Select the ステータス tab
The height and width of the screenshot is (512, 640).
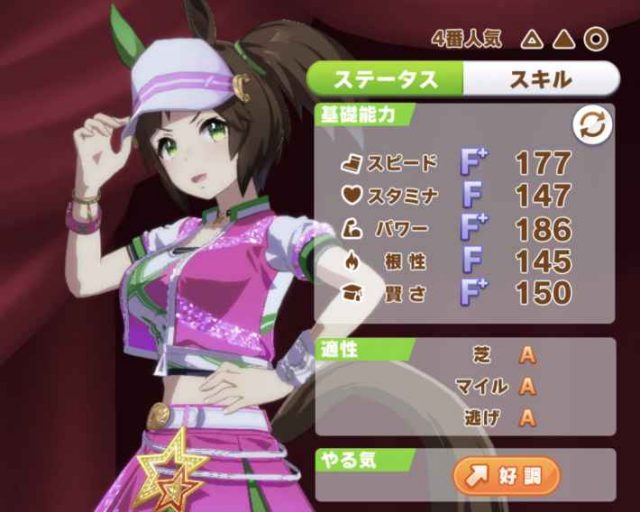(385, 78)
